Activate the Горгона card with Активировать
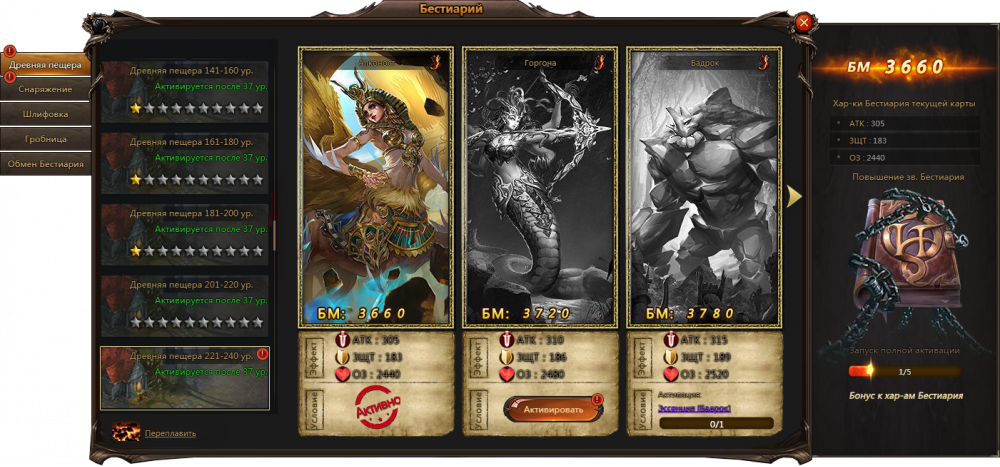 [x=546, y=409]
